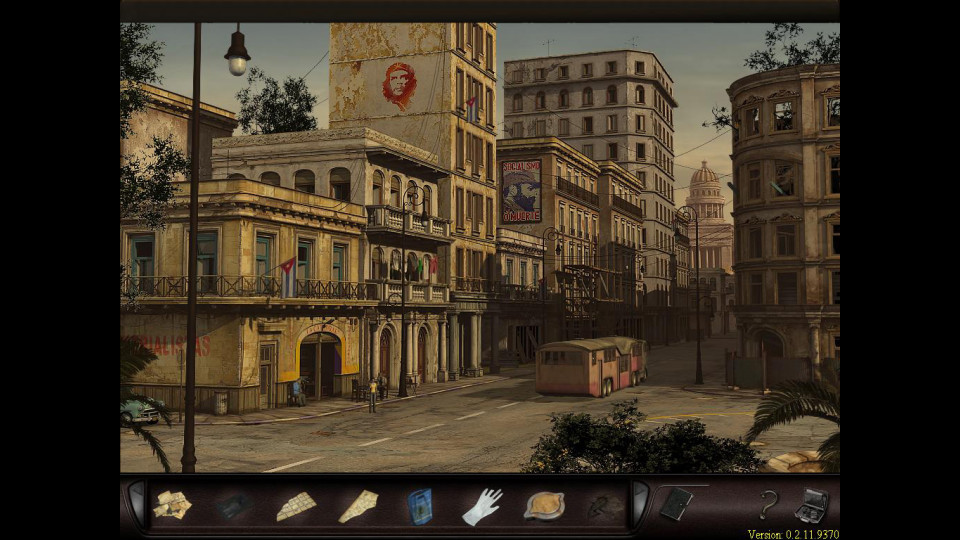
Task: Select the torn paper scraps in inventory
Action: pyautogui.click(x=172, y=505)
